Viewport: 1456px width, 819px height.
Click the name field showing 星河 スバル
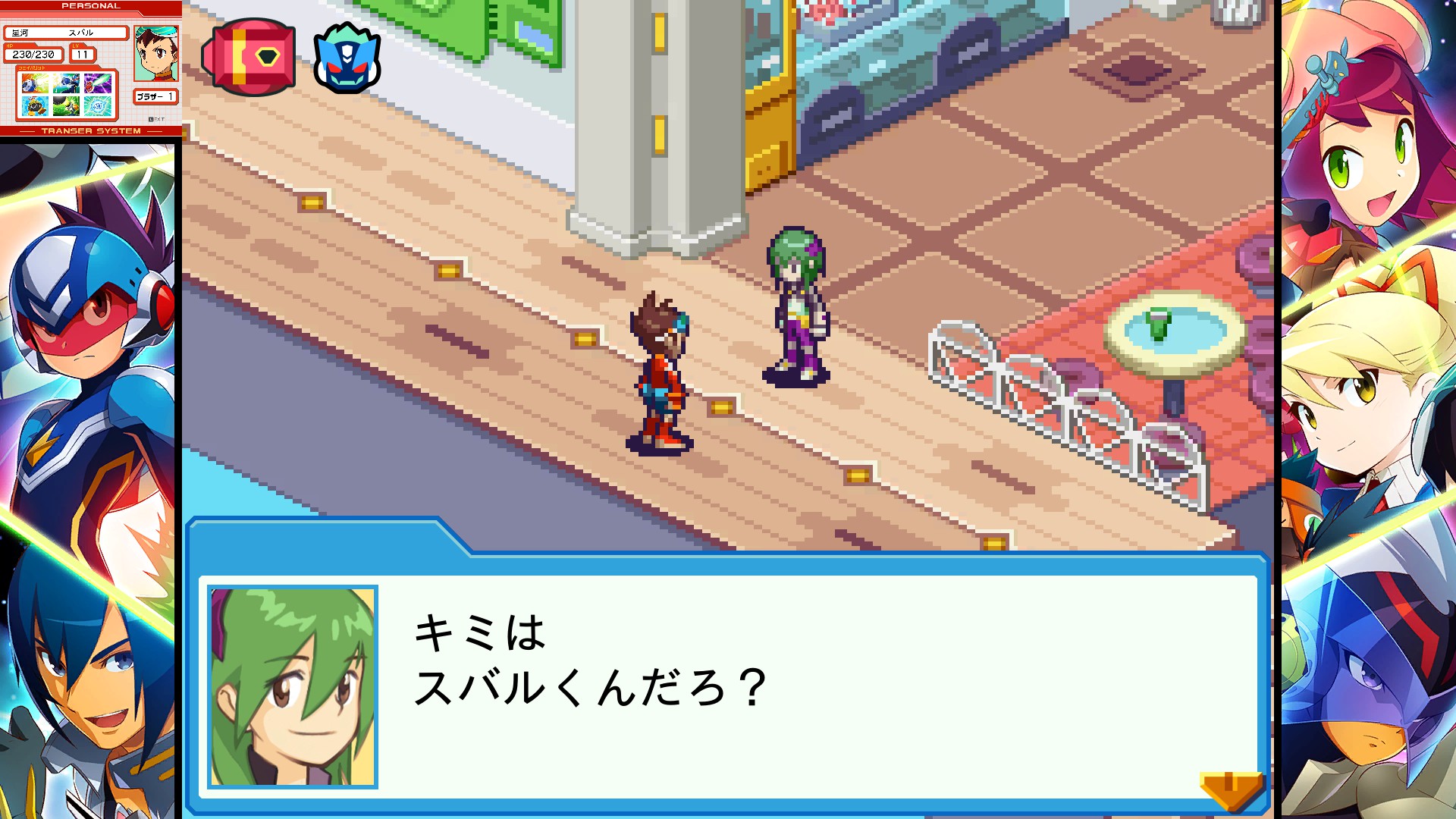66,33
